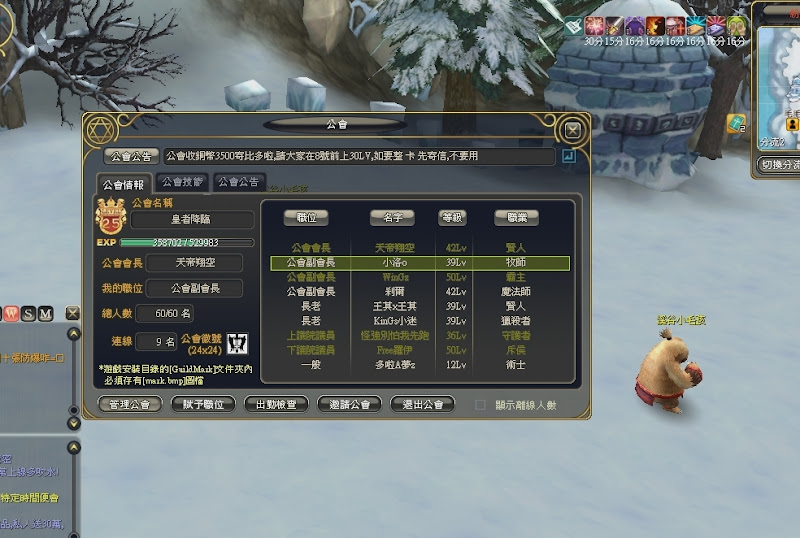The image size is (800, 538).
Task: Toggle the 顯示離線人數 checkbox
Action: [481, 405]
